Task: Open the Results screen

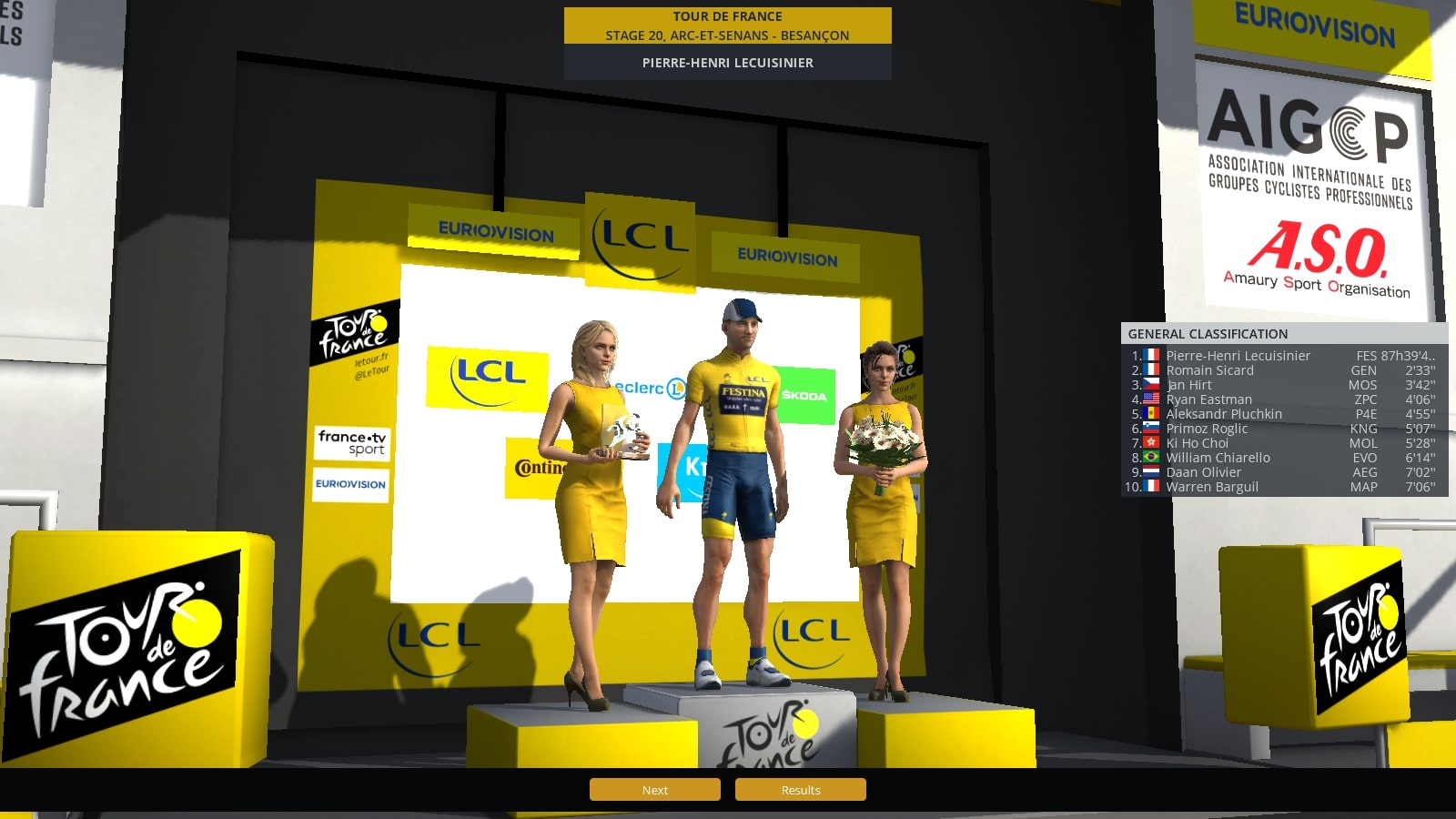Action: coord(800,790)
